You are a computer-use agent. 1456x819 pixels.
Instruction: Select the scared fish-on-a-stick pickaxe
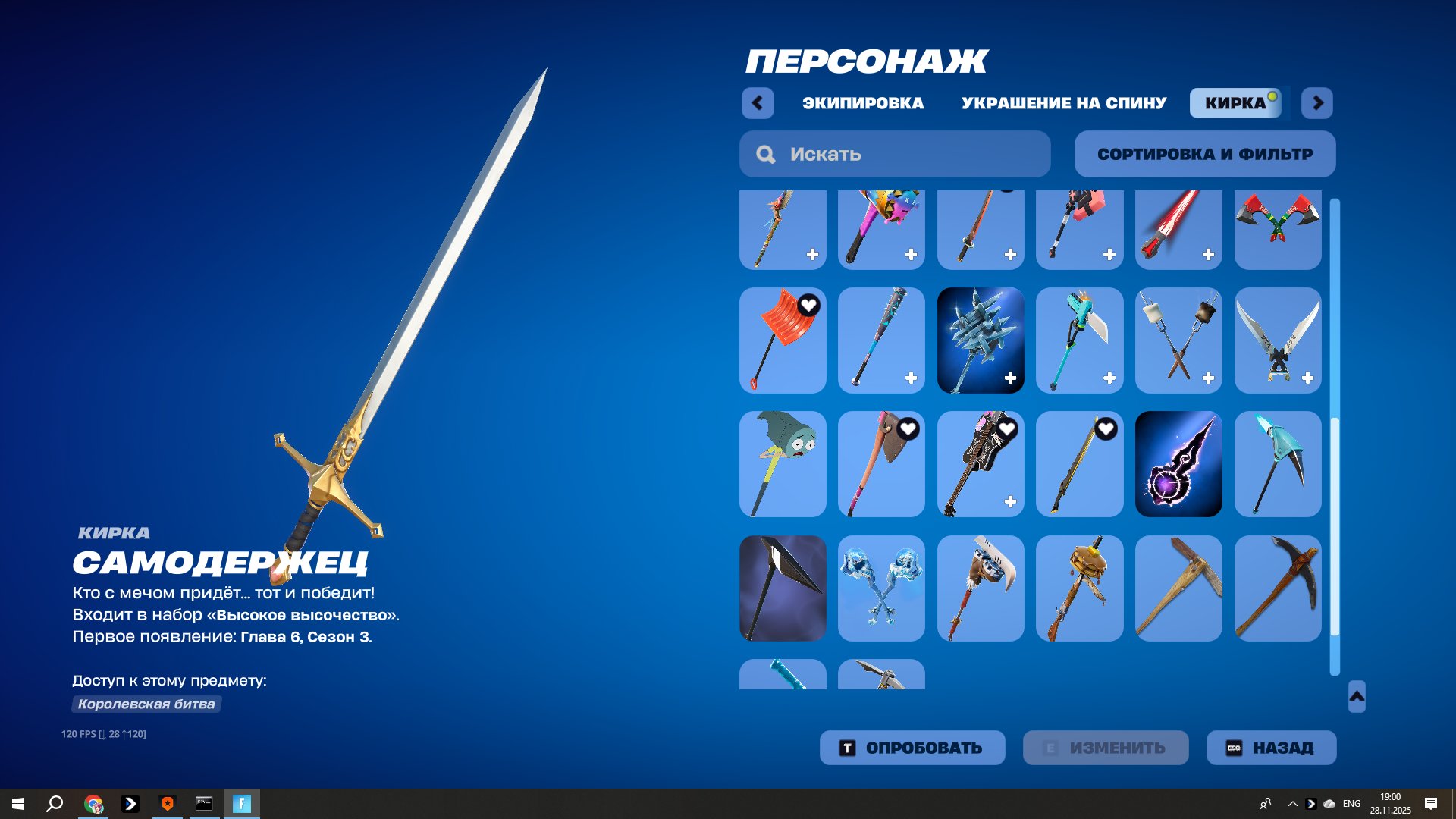point(782,464)
